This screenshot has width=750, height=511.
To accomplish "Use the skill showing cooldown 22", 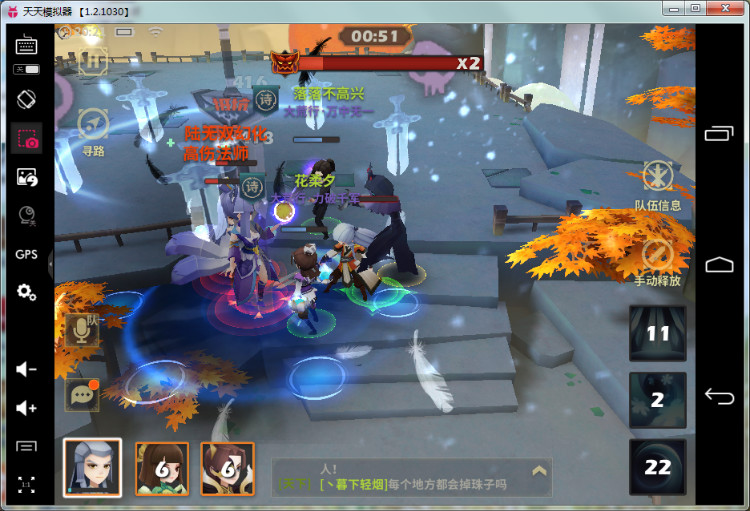I will (x=657, y=467).
